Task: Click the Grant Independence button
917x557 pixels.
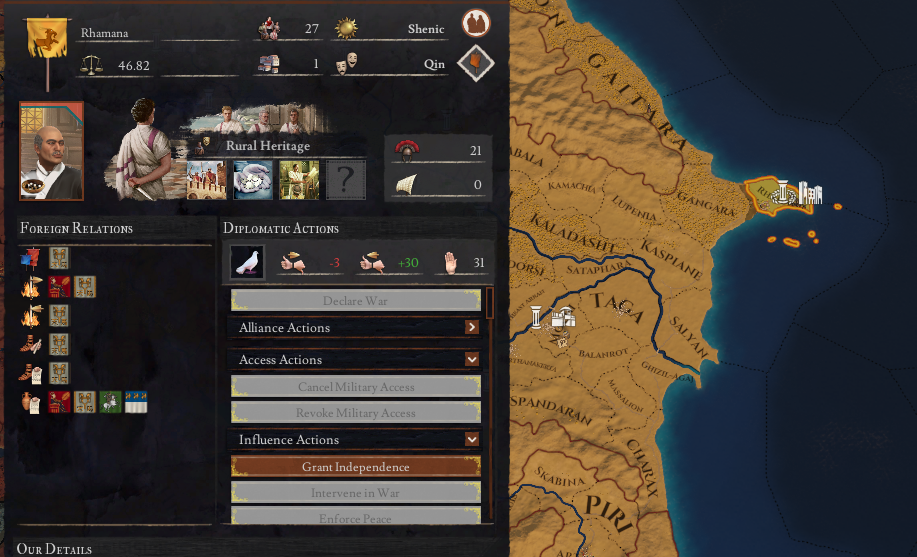Action: click(356, 467)
